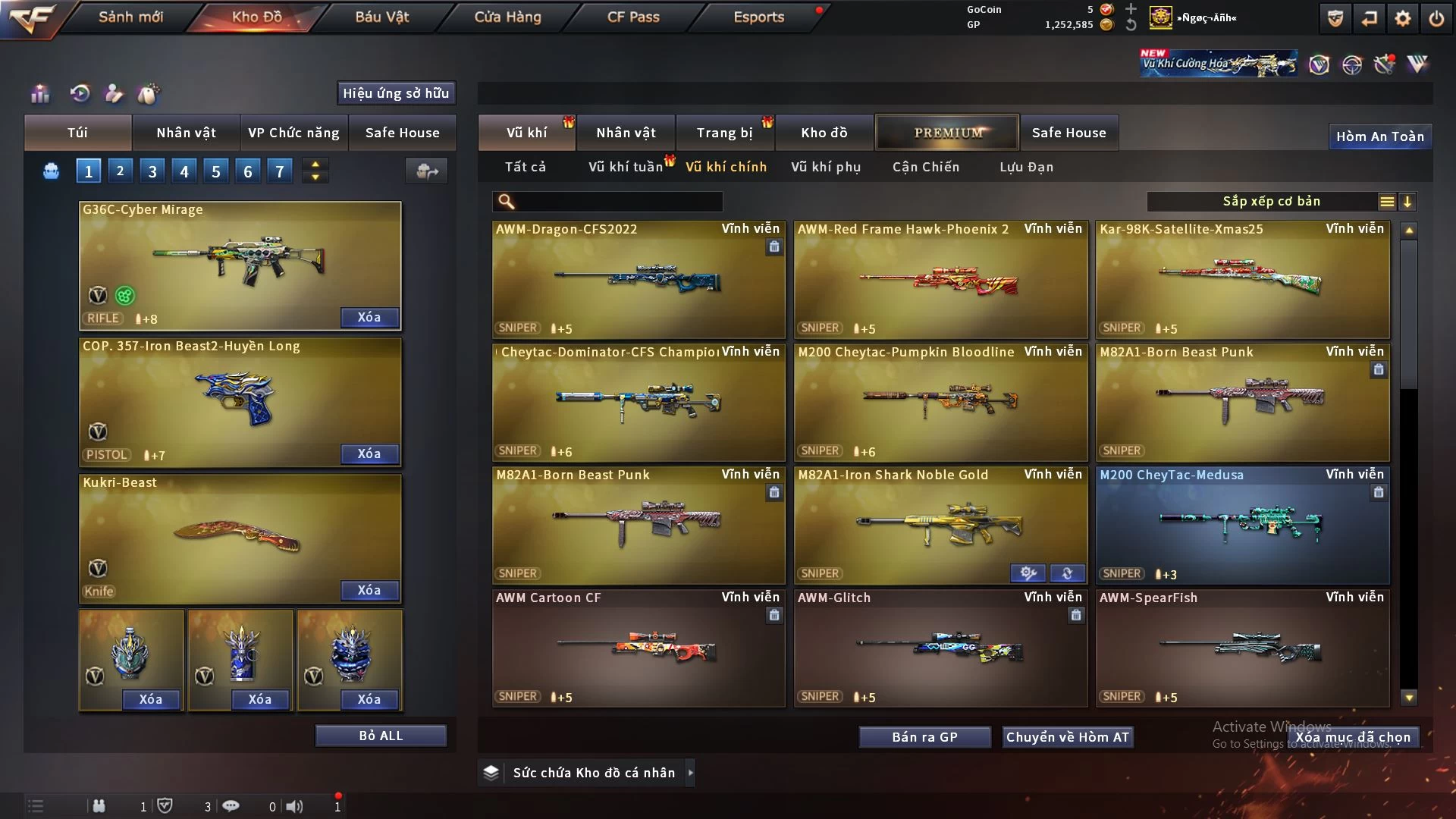Open the Sảnh mới lobby menu
The image size is (1456, 819).
point(130,17)
